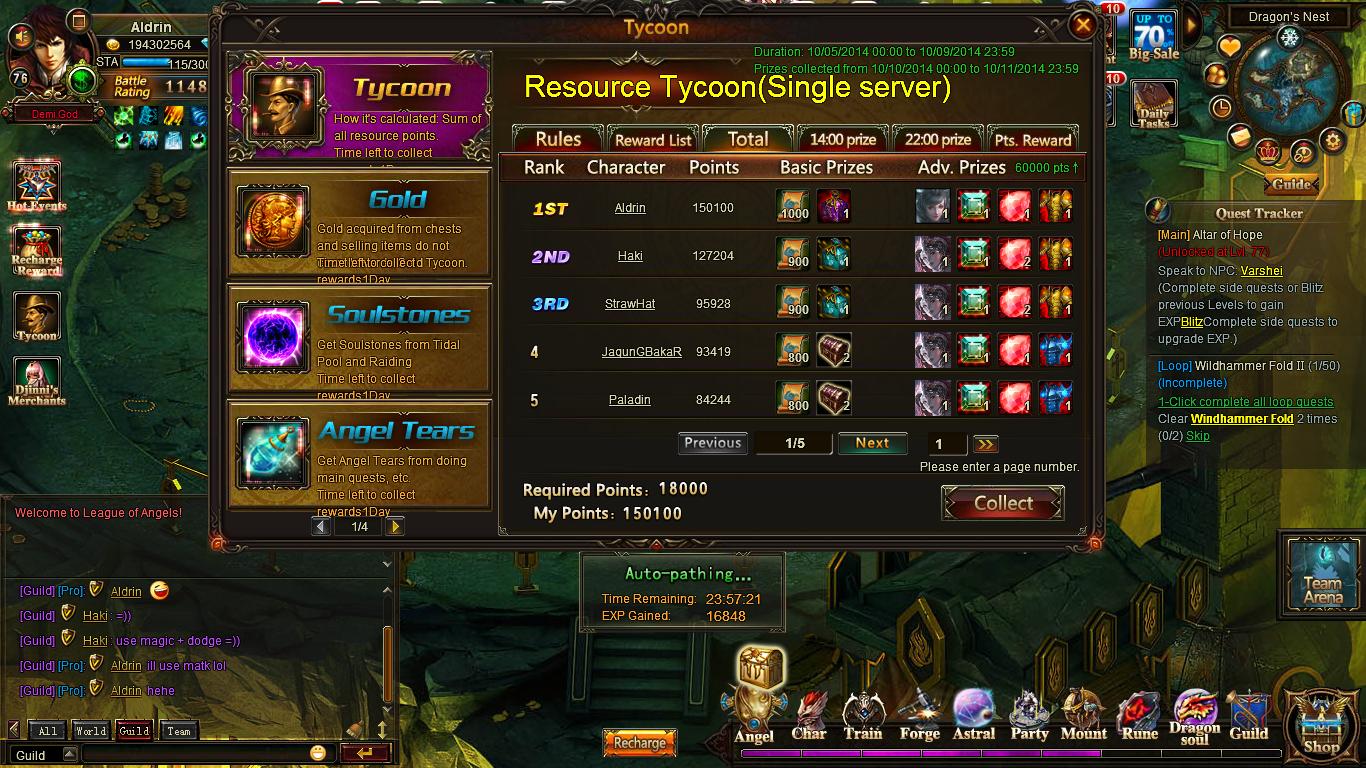Show the 14:00 prize tab

click(x=842, y=140)
